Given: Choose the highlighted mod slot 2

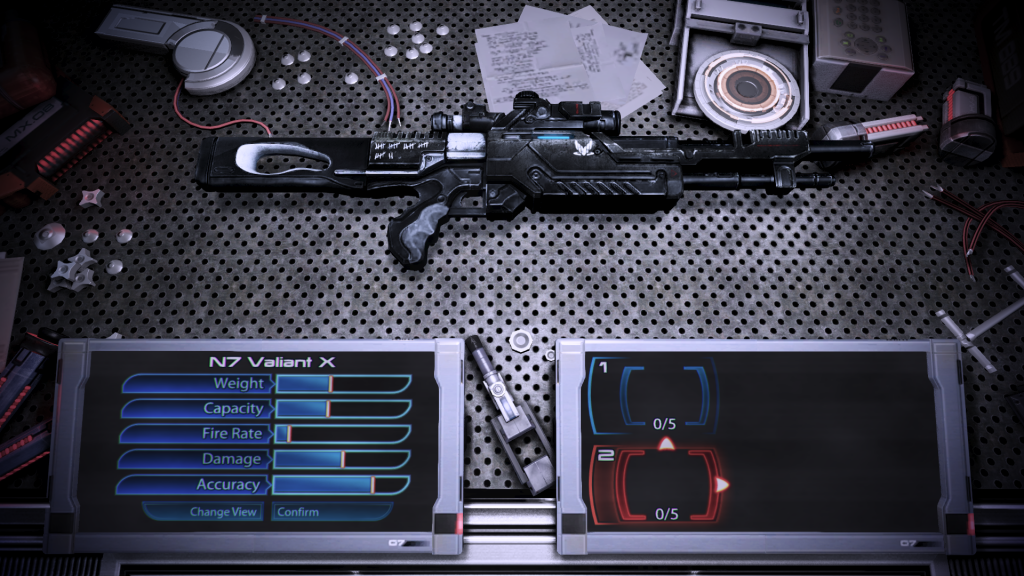Looking at the screenshot, I should click(665, 485).
